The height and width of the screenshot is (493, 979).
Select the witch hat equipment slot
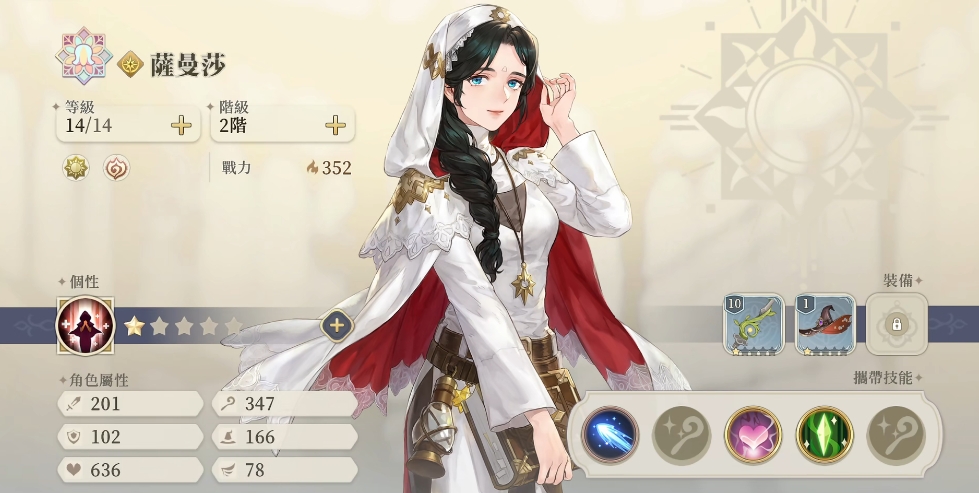pyautogui.click(x=825, y=324)
